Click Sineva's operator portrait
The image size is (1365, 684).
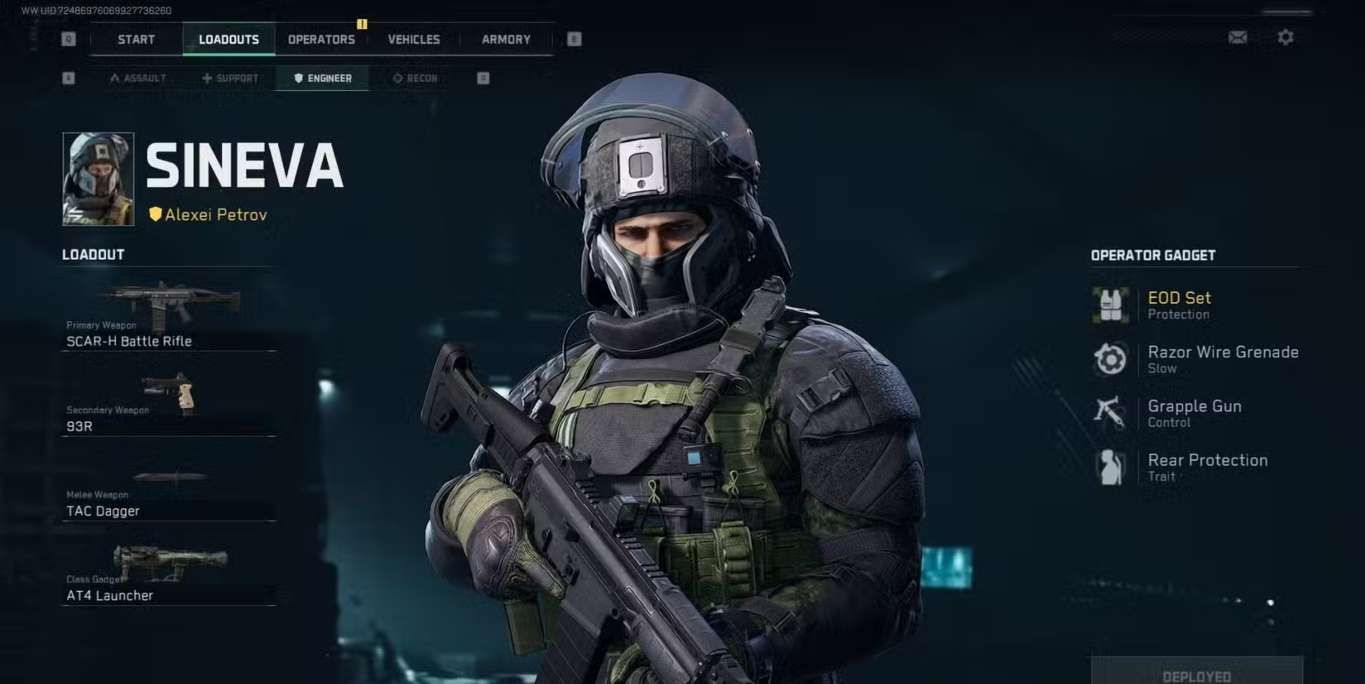(98, 179)
